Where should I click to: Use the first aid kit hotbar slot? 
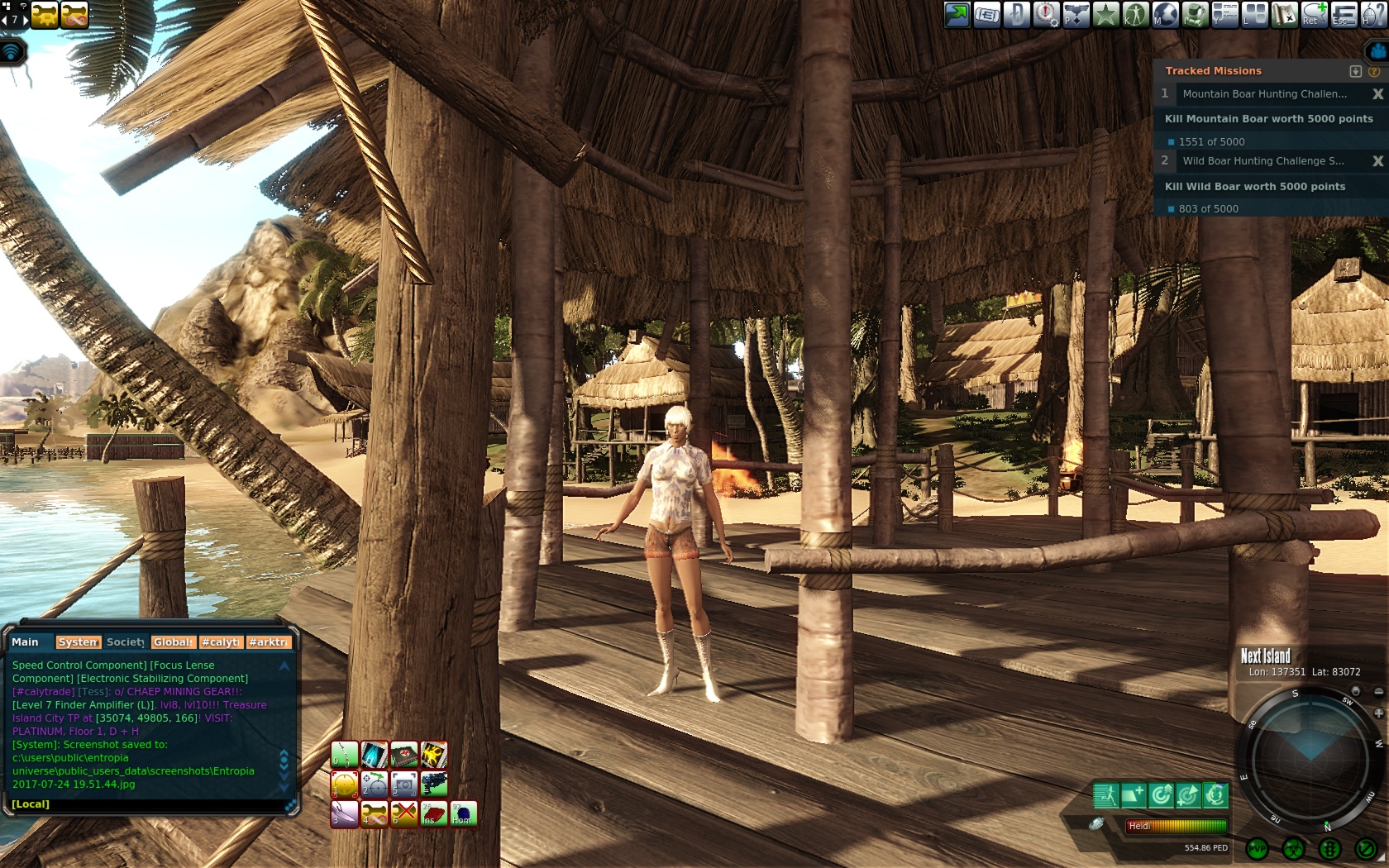pyautogui.click(x=403, y=754)
